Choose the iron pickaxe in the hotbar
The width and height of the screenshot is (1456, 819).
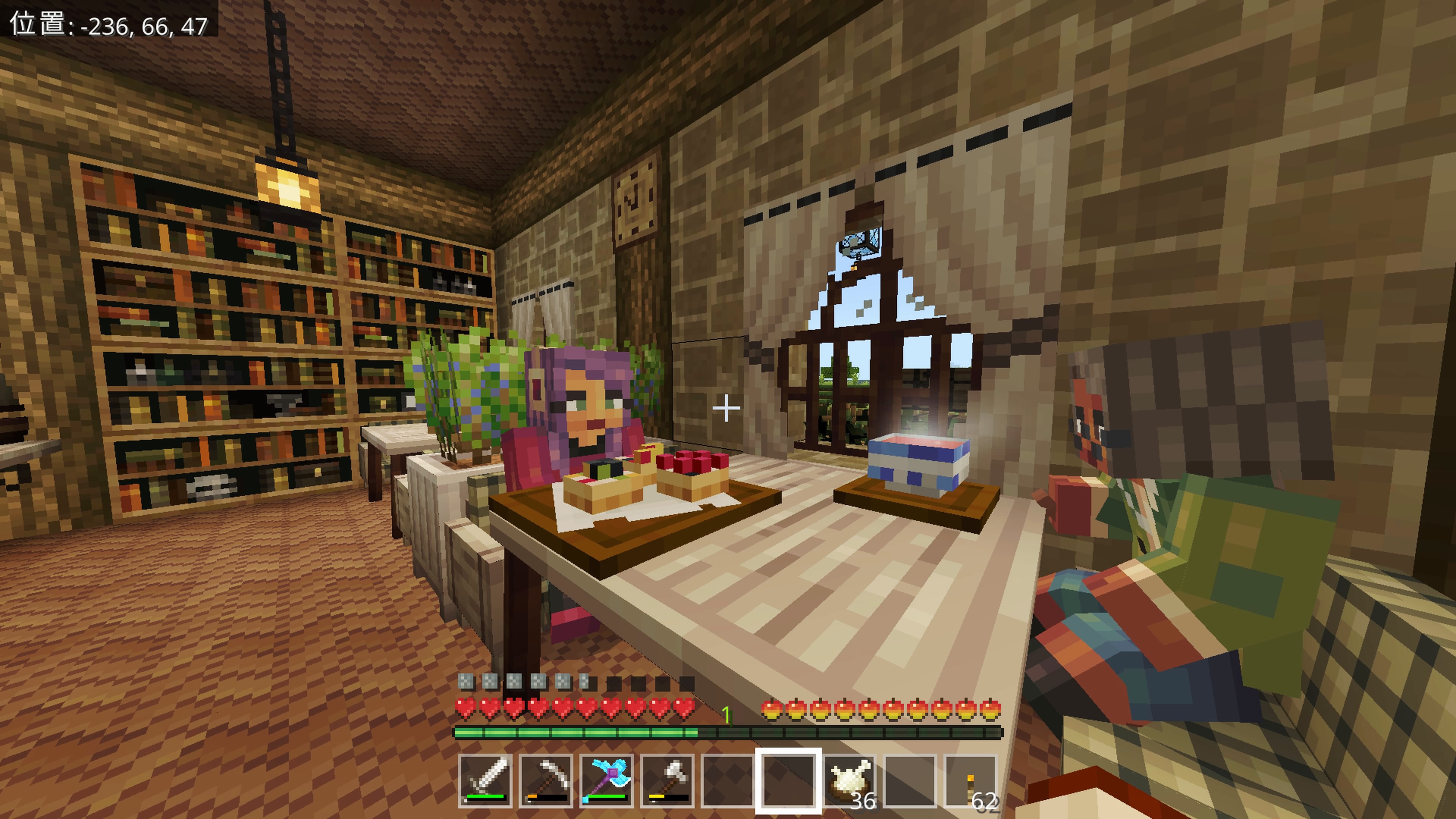tap(546, 781)
